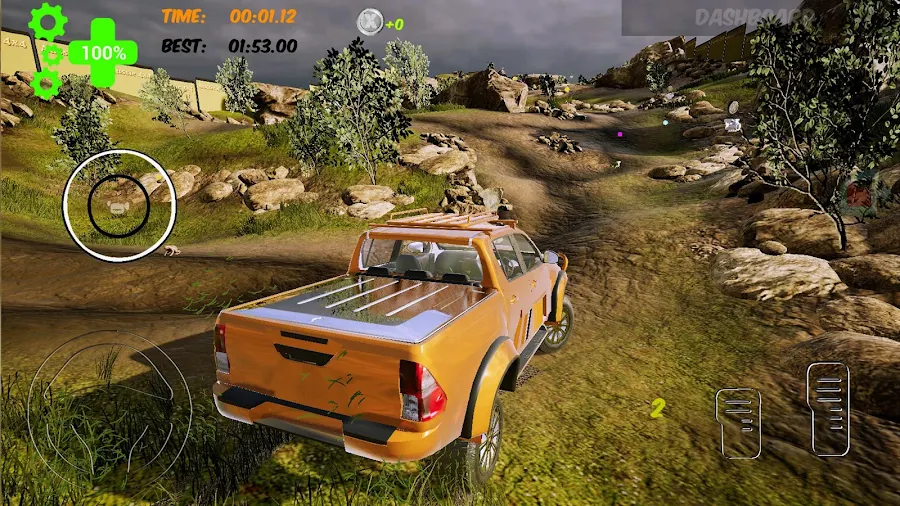Click the silver X coin icon

(x=370, y=21)
